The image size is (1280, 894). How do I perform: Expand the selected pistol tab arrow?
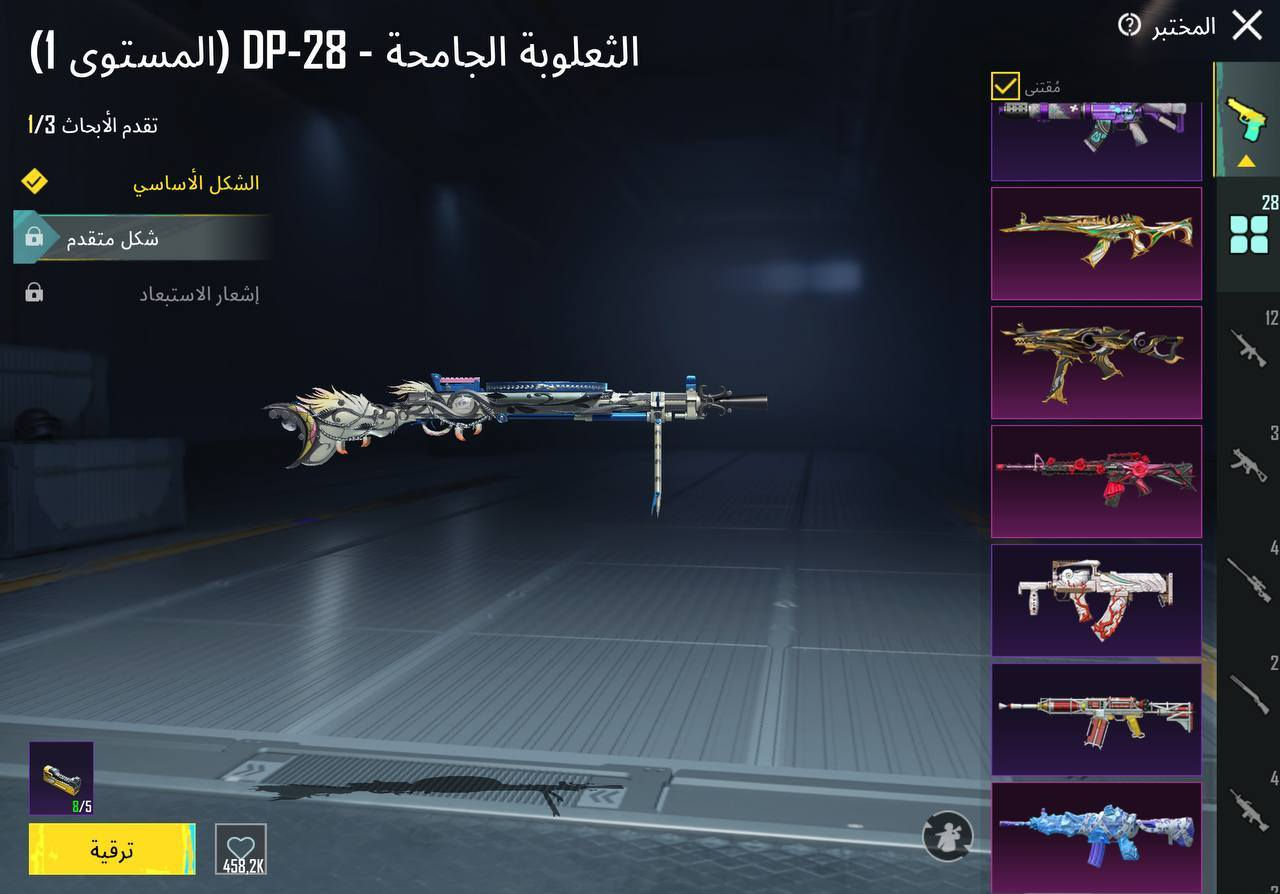click(1247, 160)
